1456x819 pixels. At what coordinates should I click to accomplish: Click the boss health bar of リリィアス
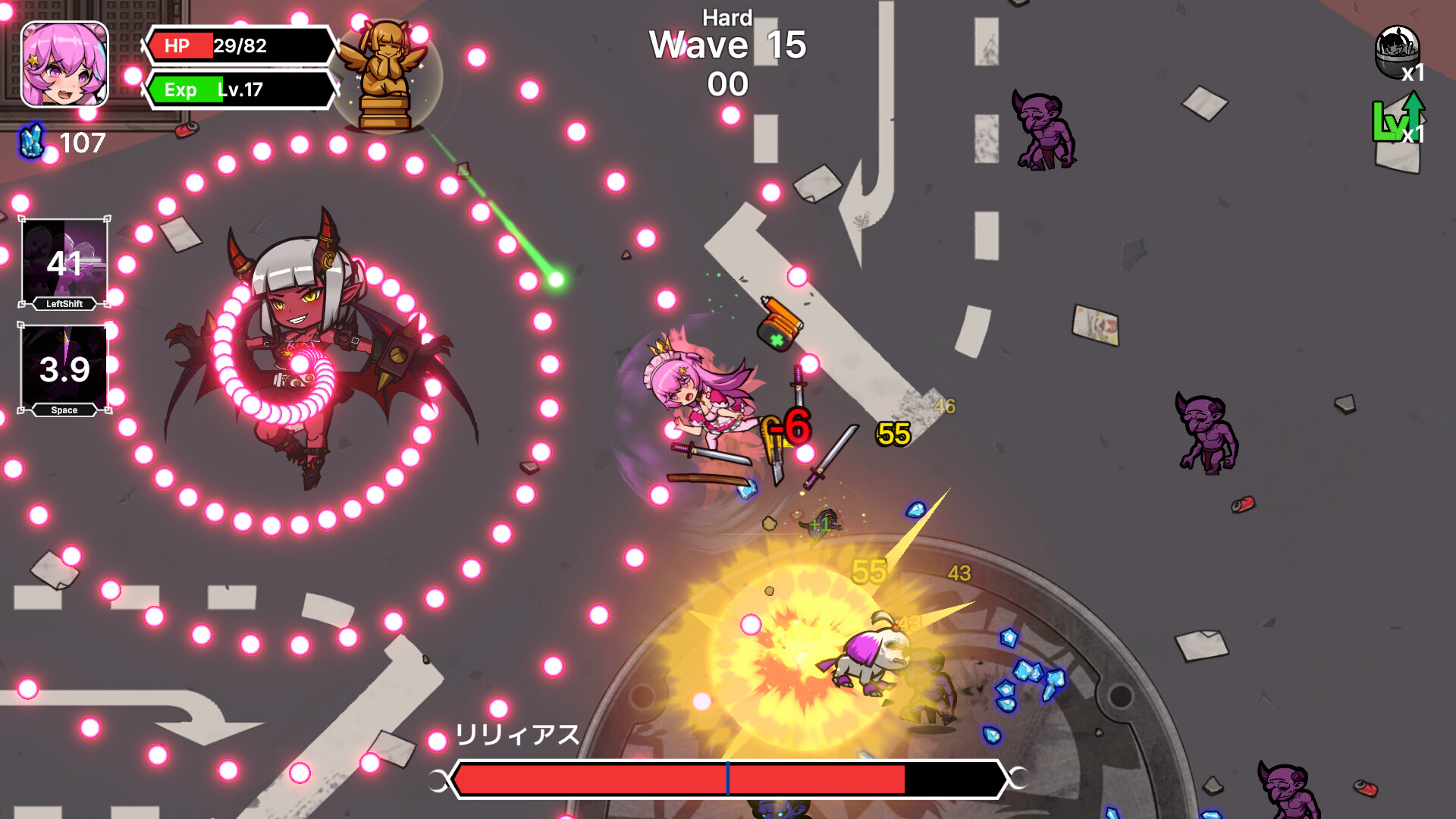point(724,777)
